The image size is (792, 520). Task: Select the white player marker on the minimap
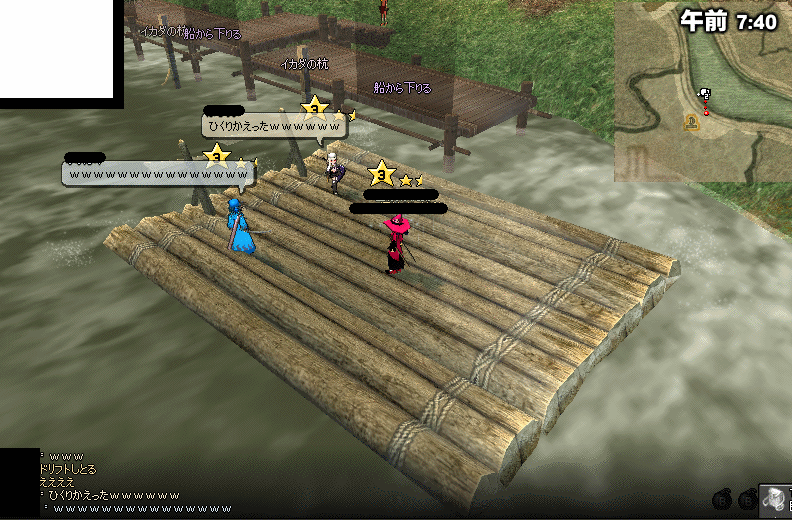tap(705, 95)
